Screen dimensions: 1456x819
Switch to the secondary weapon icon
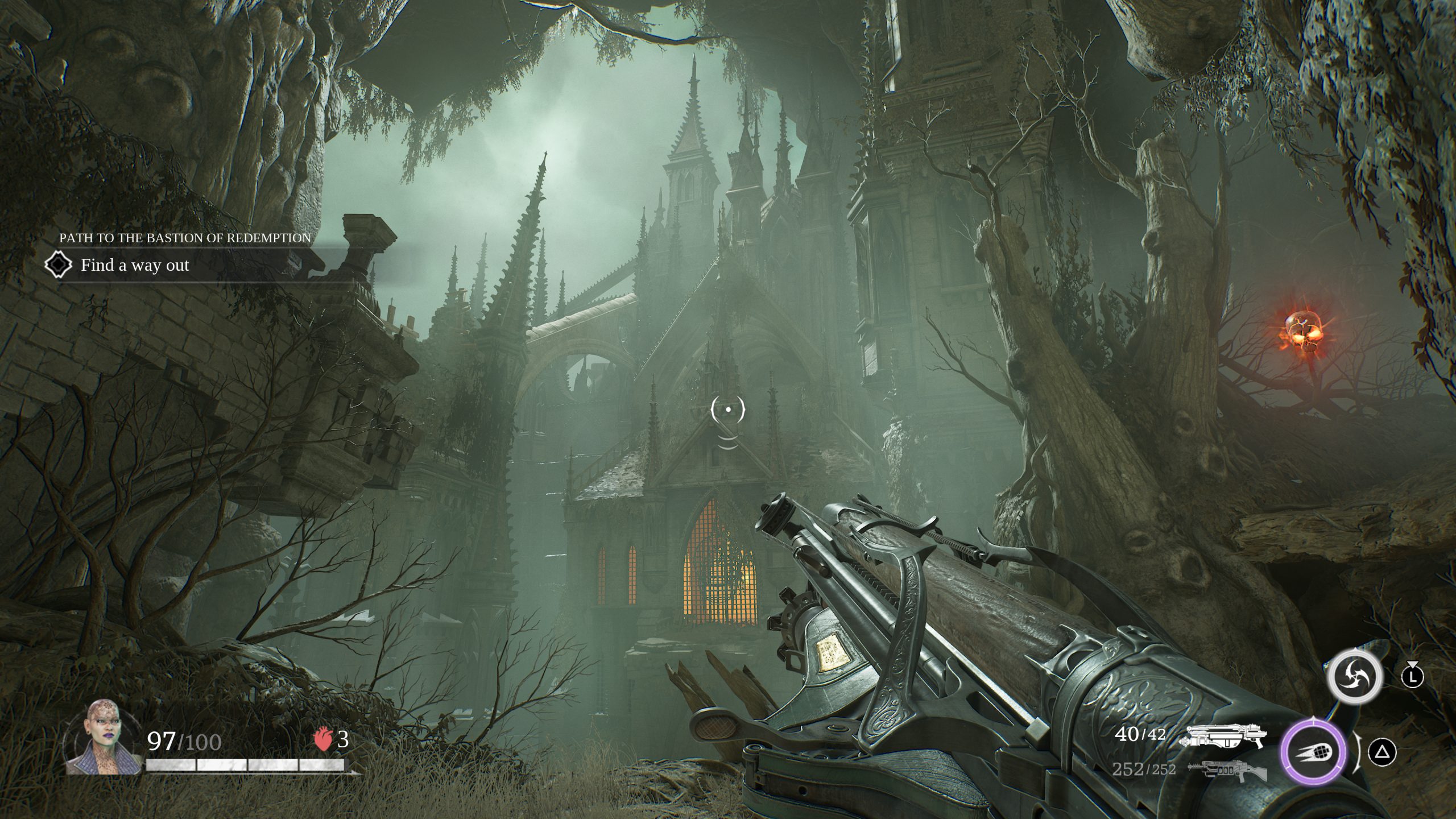coord(1227,770)
